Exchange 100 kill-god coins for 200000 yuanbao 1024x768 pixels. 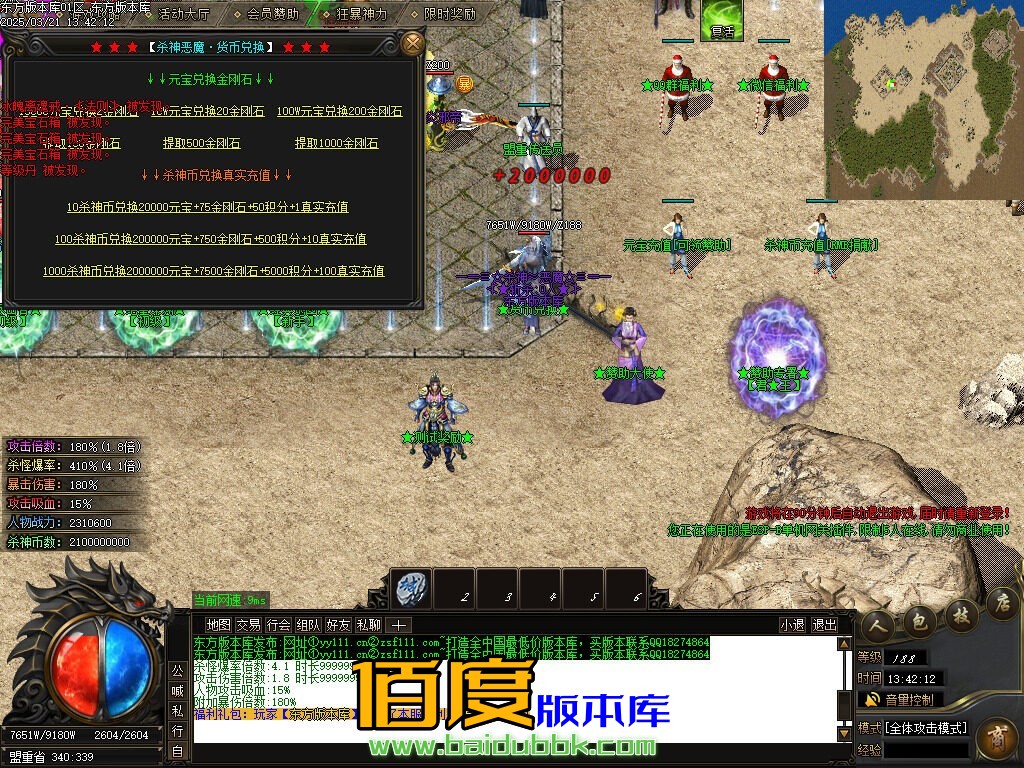coord(210,239)
